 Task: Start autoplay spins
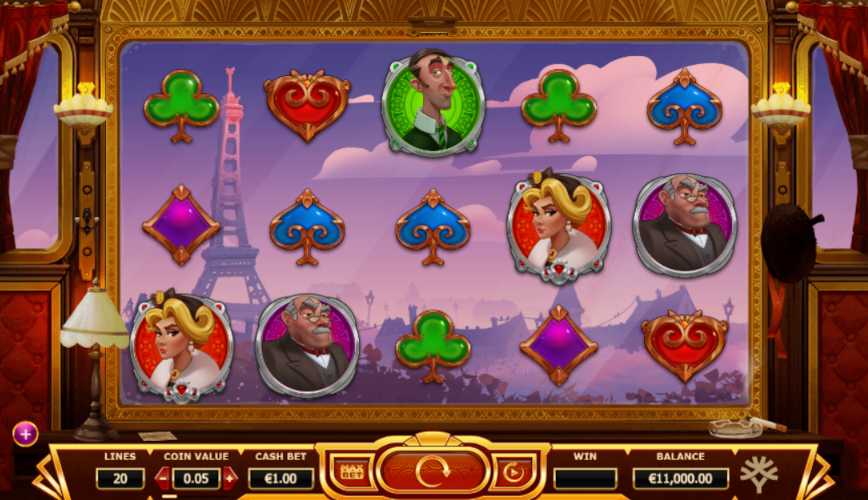click(x=513, y=471)
